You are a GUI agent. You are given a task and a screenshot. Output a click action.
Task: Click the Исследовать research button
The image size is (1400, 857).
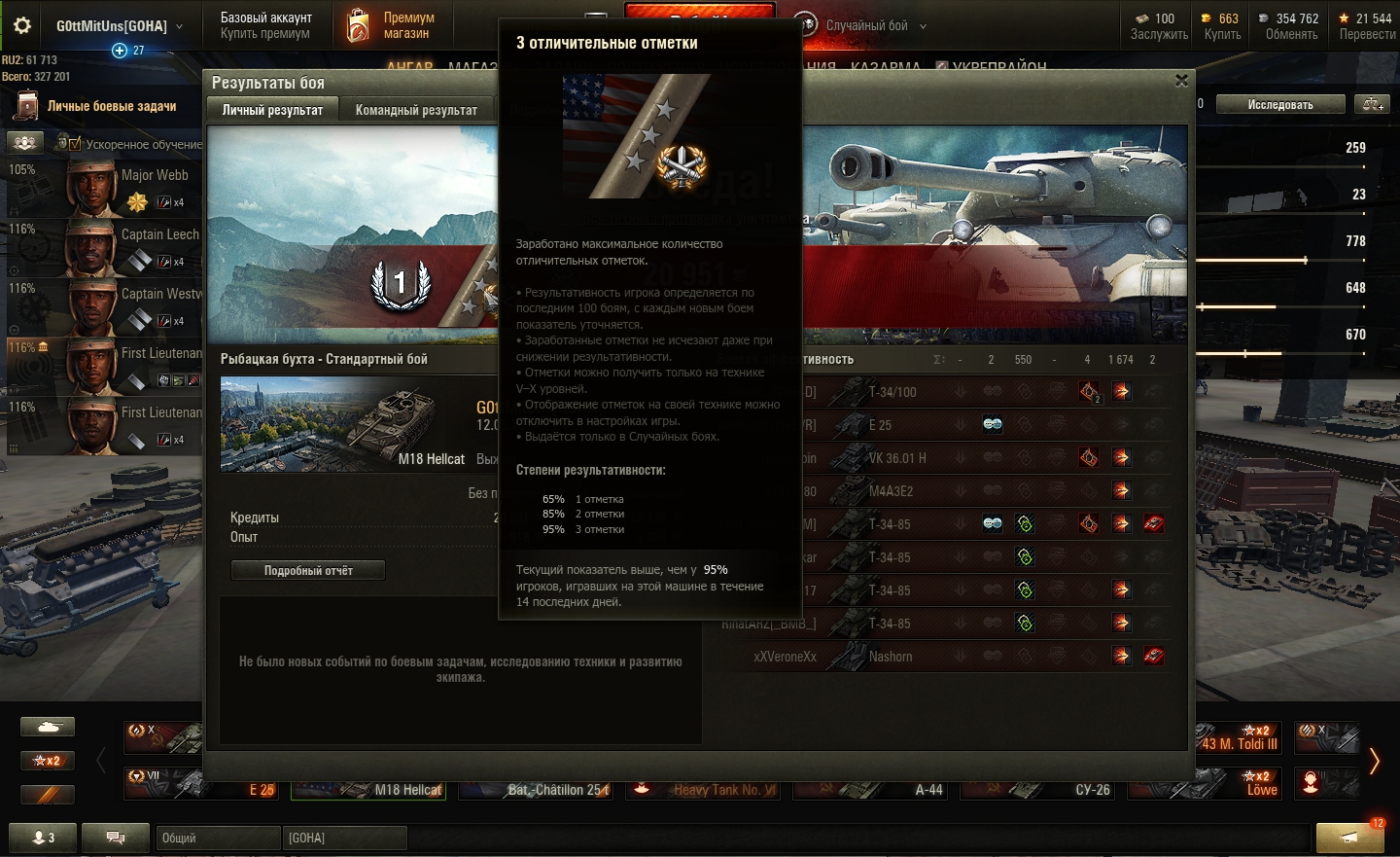click(1280, 104)
